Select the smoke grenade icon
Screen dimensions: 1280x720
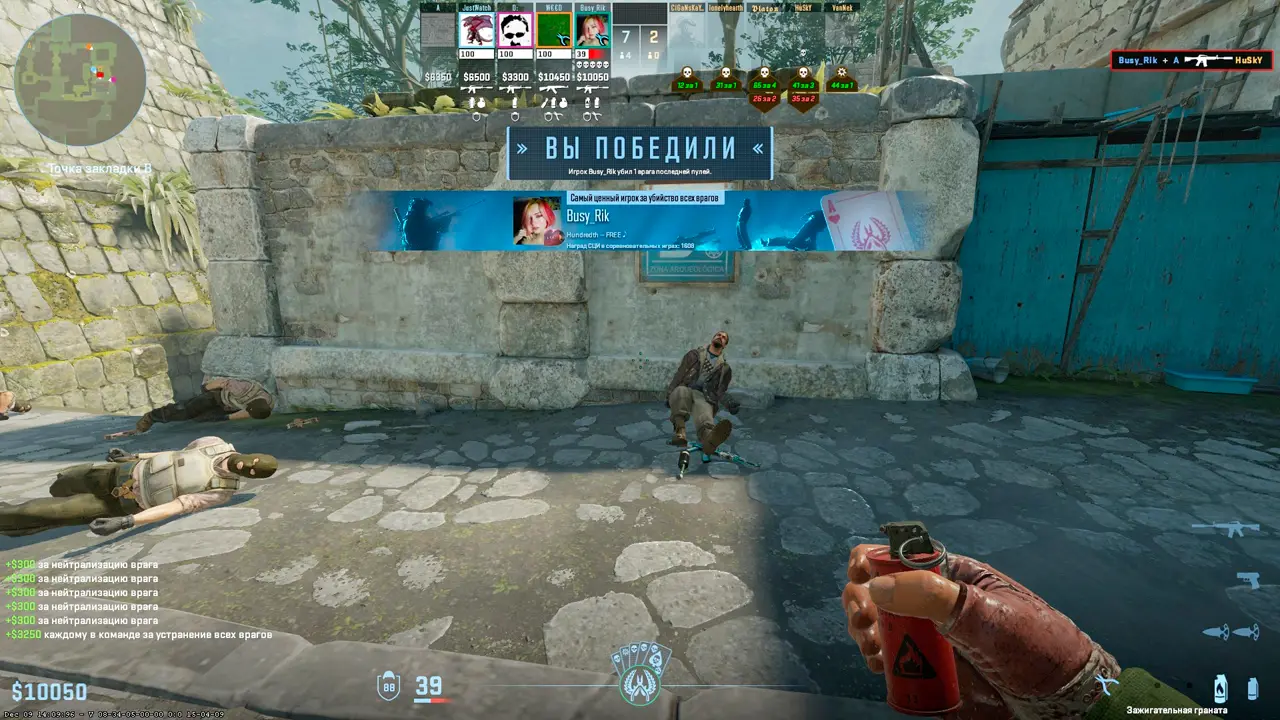point(1252,688)
